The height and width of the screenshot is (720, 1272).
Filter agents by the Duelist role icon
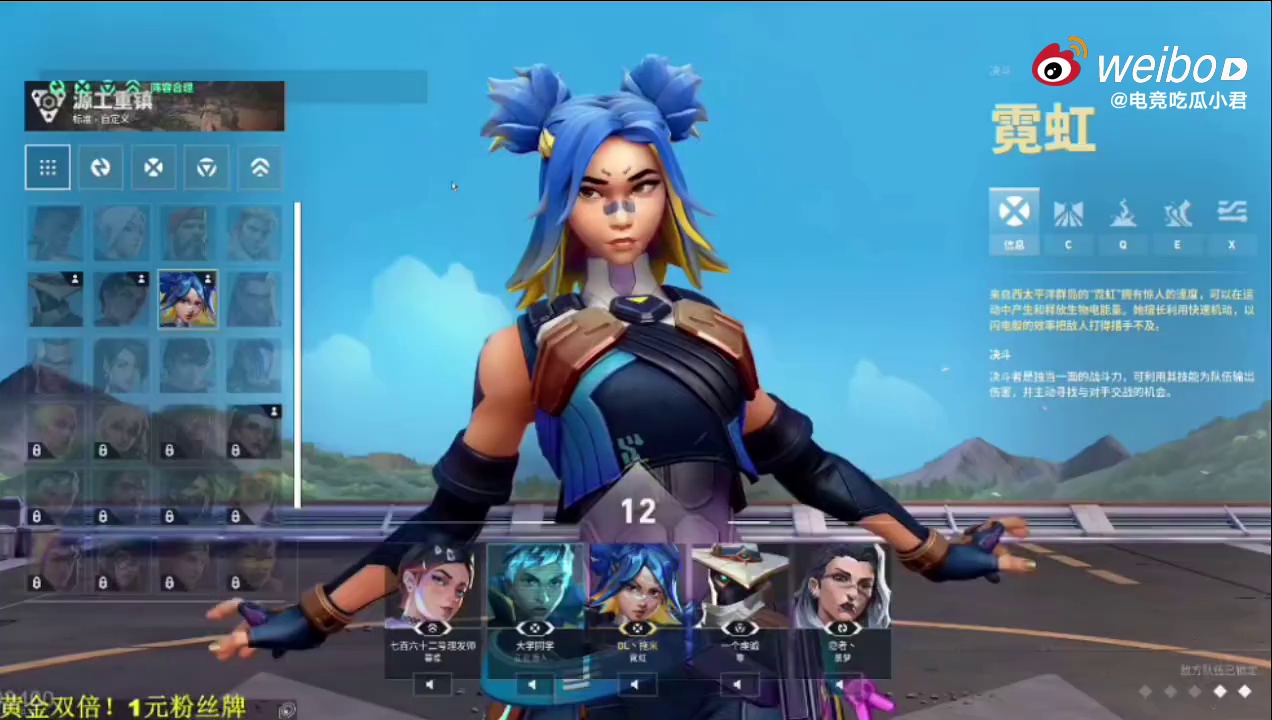click(x=153, y=168)
